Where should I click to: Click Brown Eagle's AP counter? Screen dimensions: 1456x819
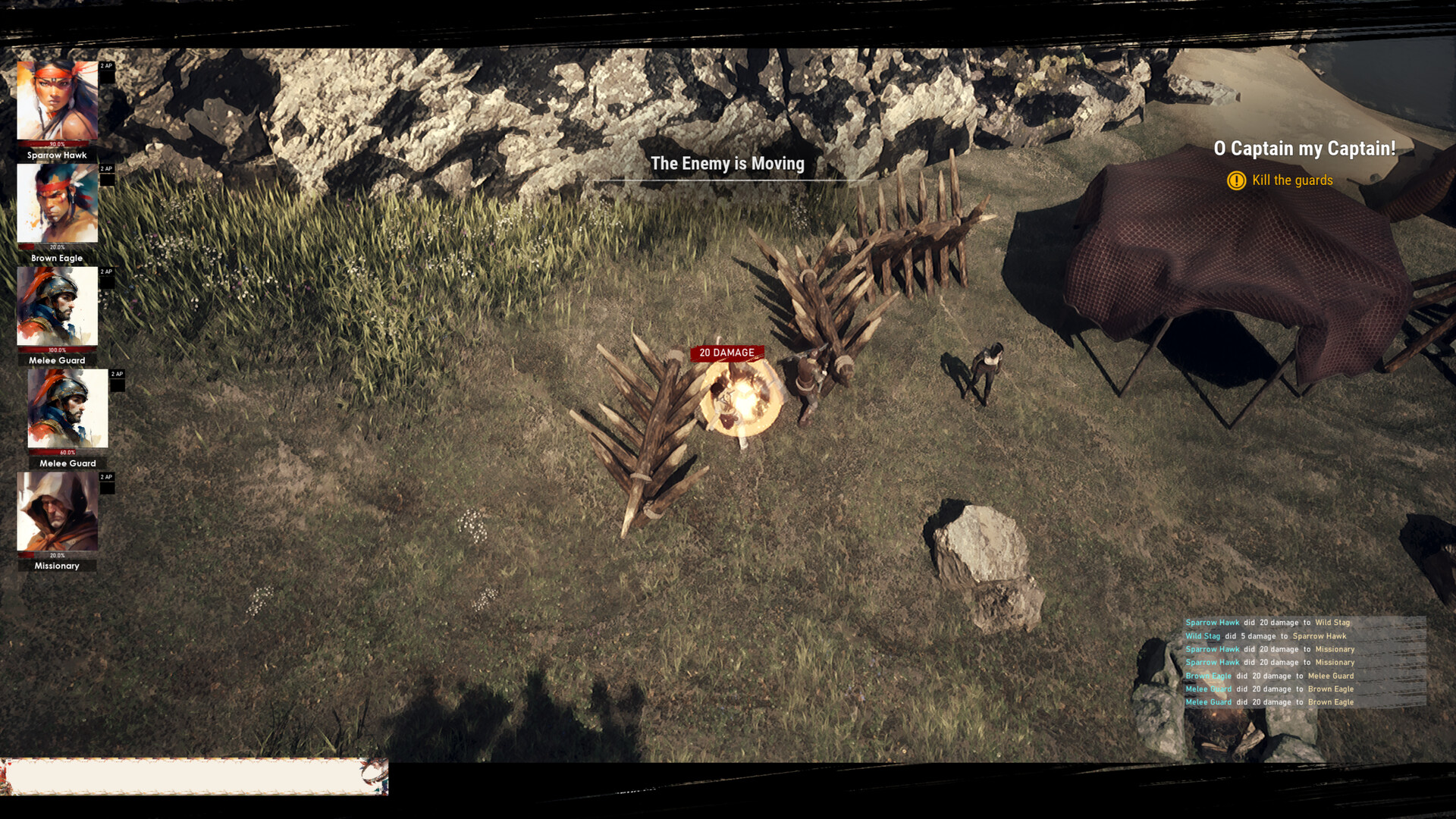coord(105,169)
